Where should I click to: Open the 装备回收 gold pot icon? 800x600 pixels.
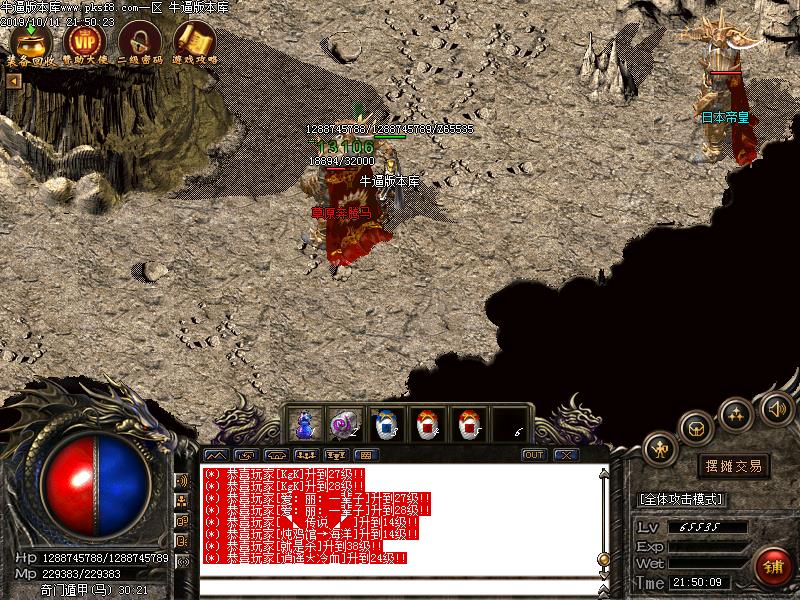coord(30,41)
